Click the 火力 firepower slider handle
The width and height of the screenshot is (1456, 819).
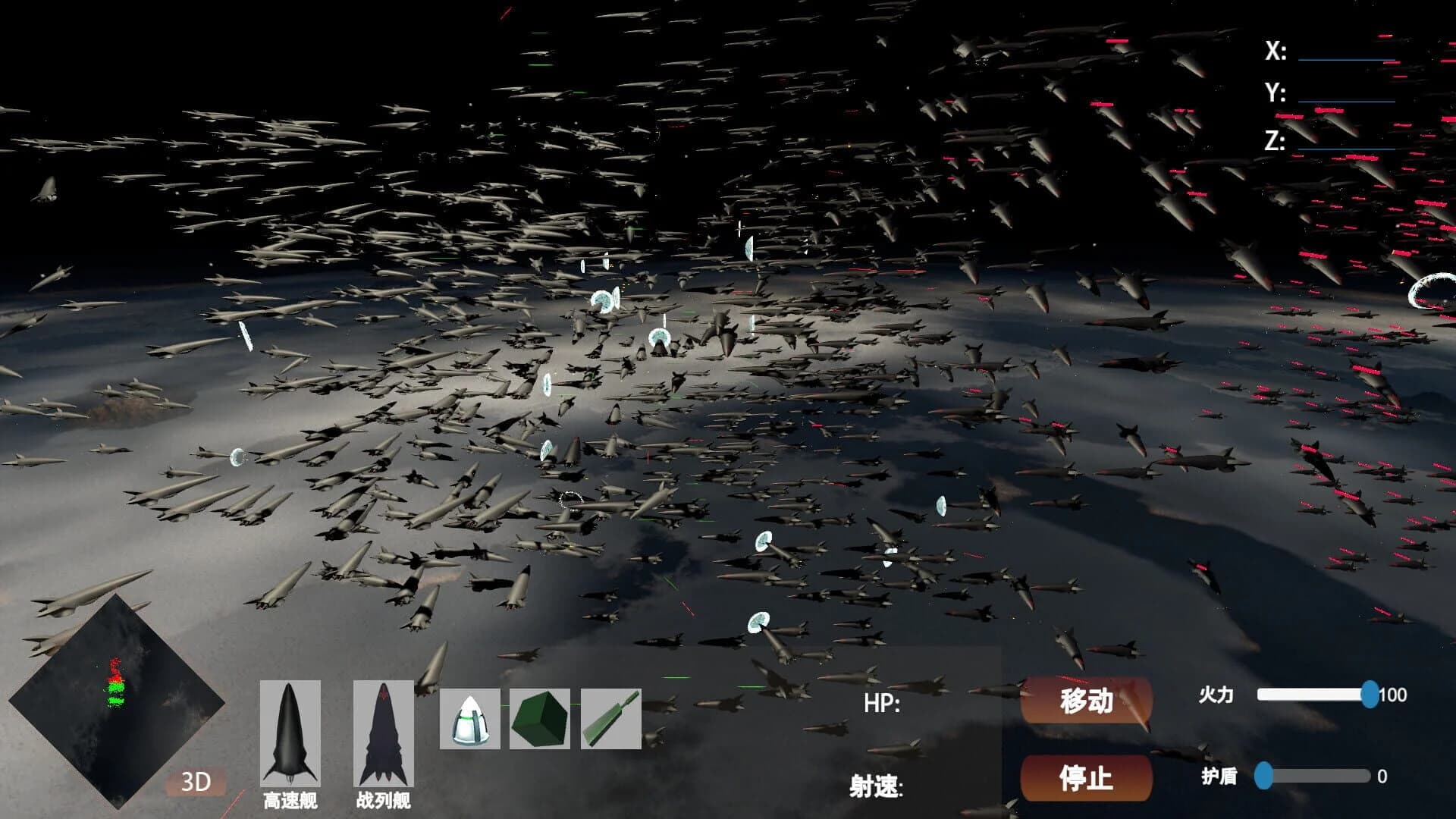coord(1370,692)
